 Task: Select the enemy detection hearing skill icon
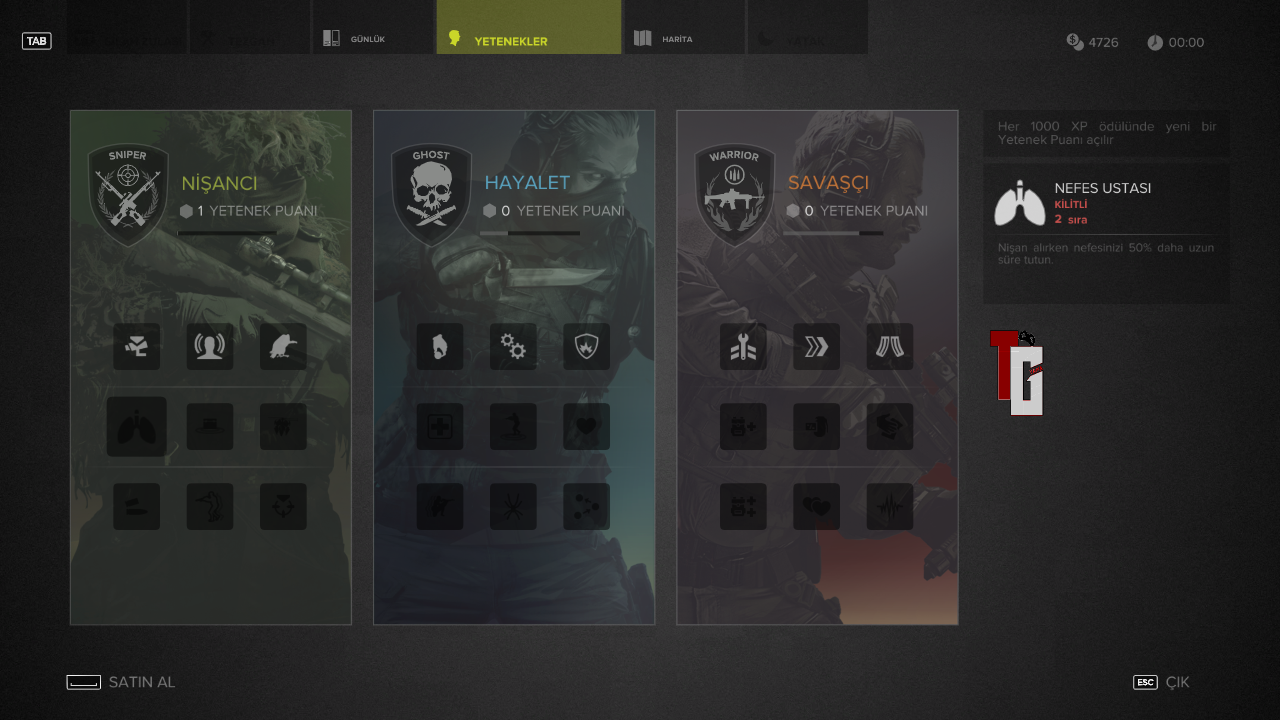210,346
